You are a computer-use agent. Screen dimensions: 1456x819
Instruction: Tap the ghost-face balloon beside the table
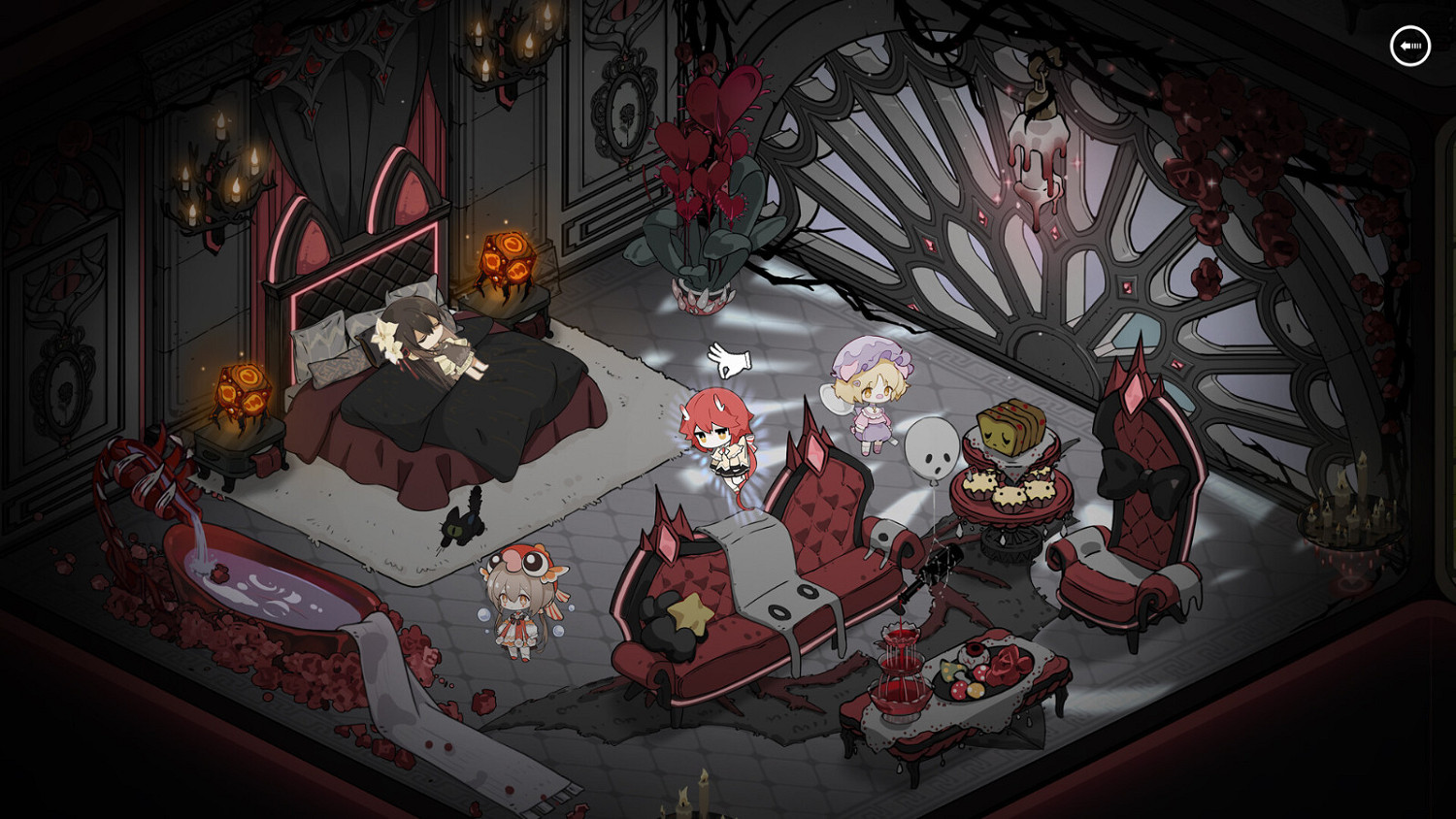click(x=934, y=448)
